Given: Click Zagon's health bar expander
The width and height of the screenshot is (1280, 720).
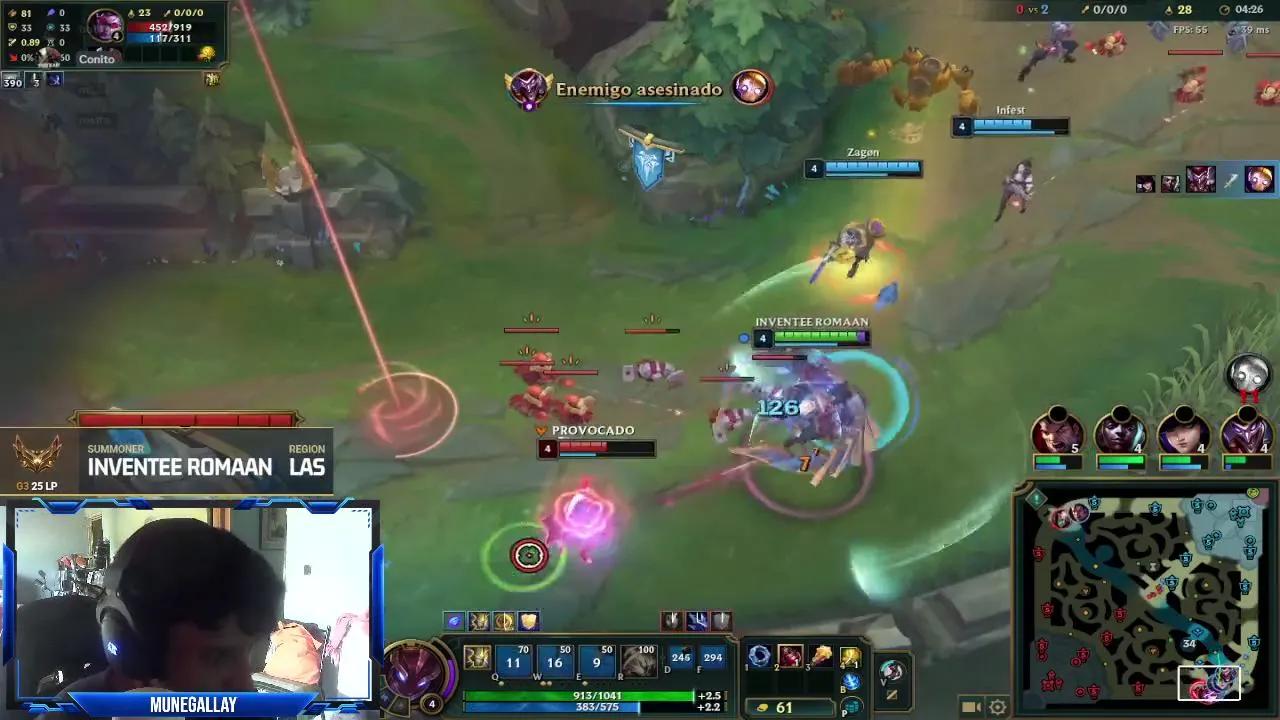Looking at the screenshot, I should point(813,168).
